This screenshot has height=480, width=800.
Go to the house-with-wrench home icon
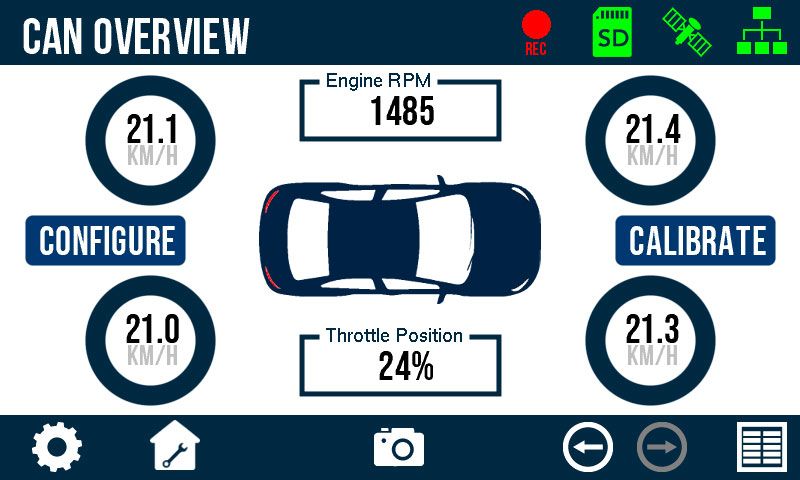click(x=175, y=447)
